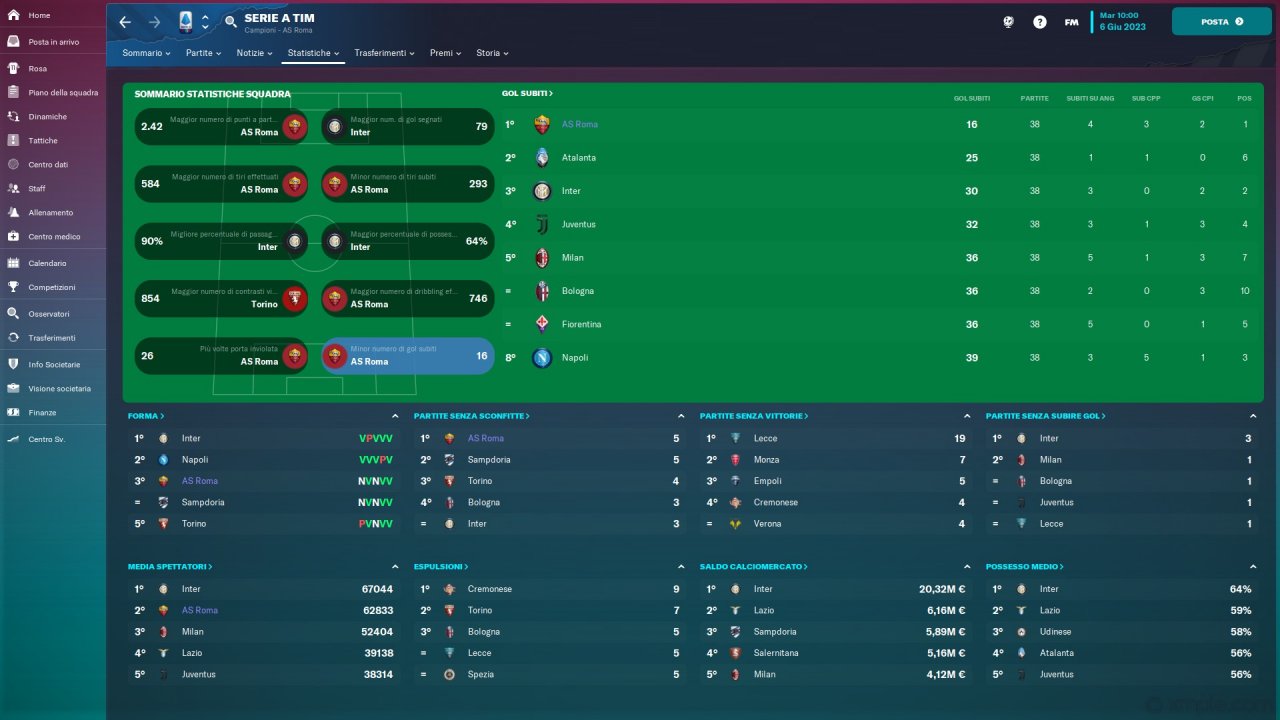Open Centro medico from the sidebar
This screenshot has height=720, width=1280.
click(54, 237)
